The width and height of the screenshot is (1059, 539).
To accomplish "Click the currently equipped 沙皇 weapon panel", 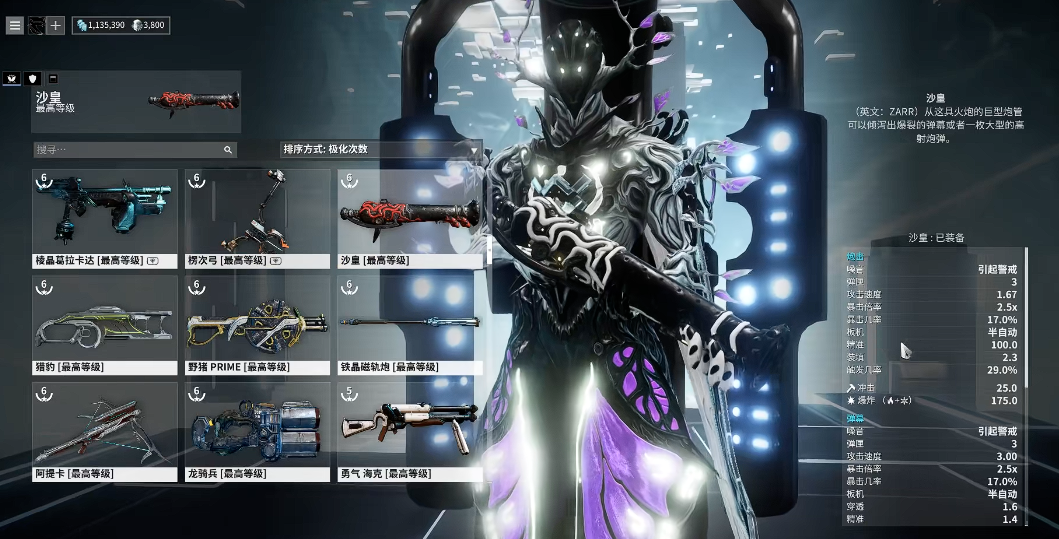I will pos(136,102).
